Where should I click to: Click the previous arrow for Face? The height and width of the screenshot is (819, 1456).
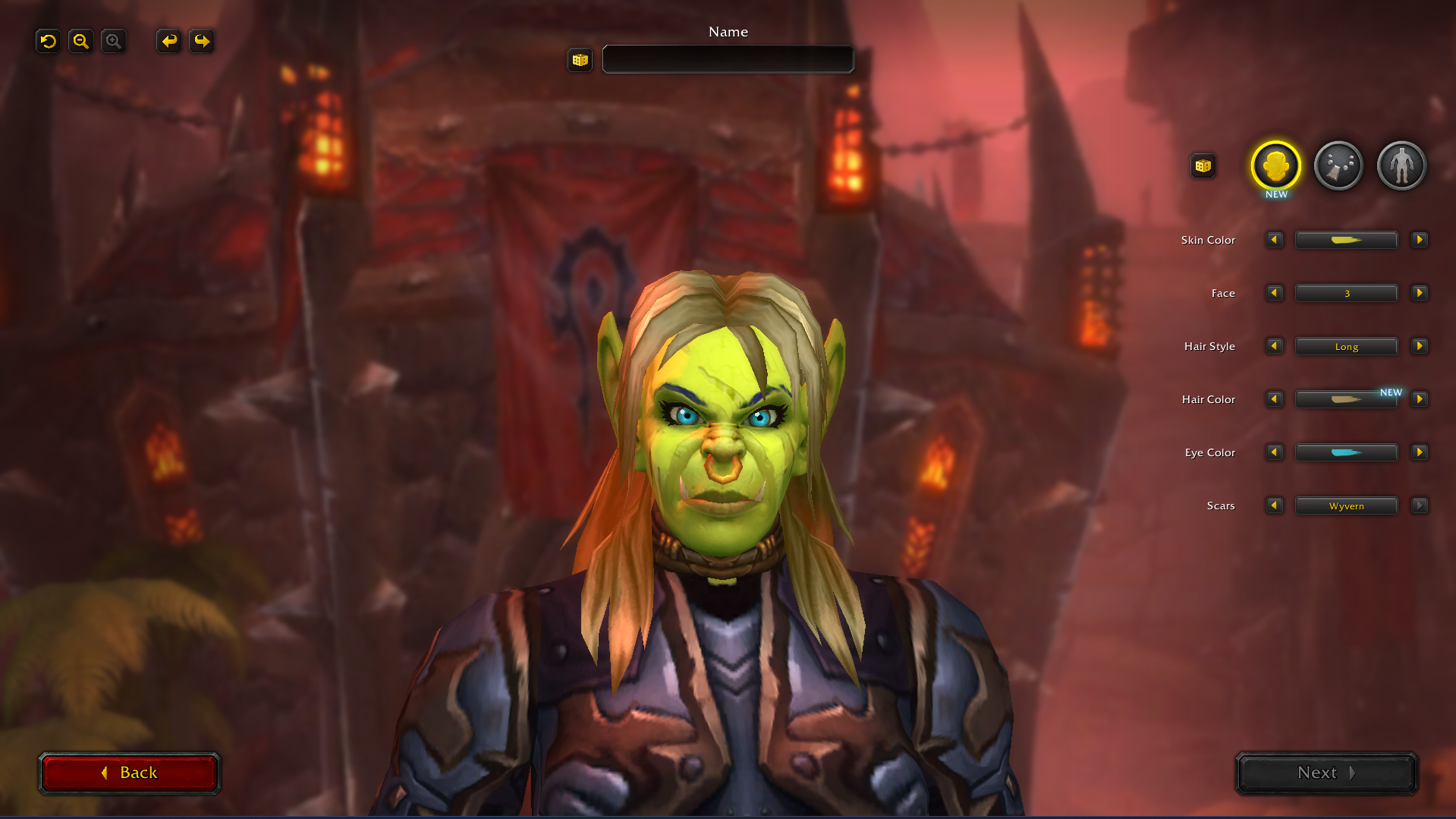pos(1274,293)
